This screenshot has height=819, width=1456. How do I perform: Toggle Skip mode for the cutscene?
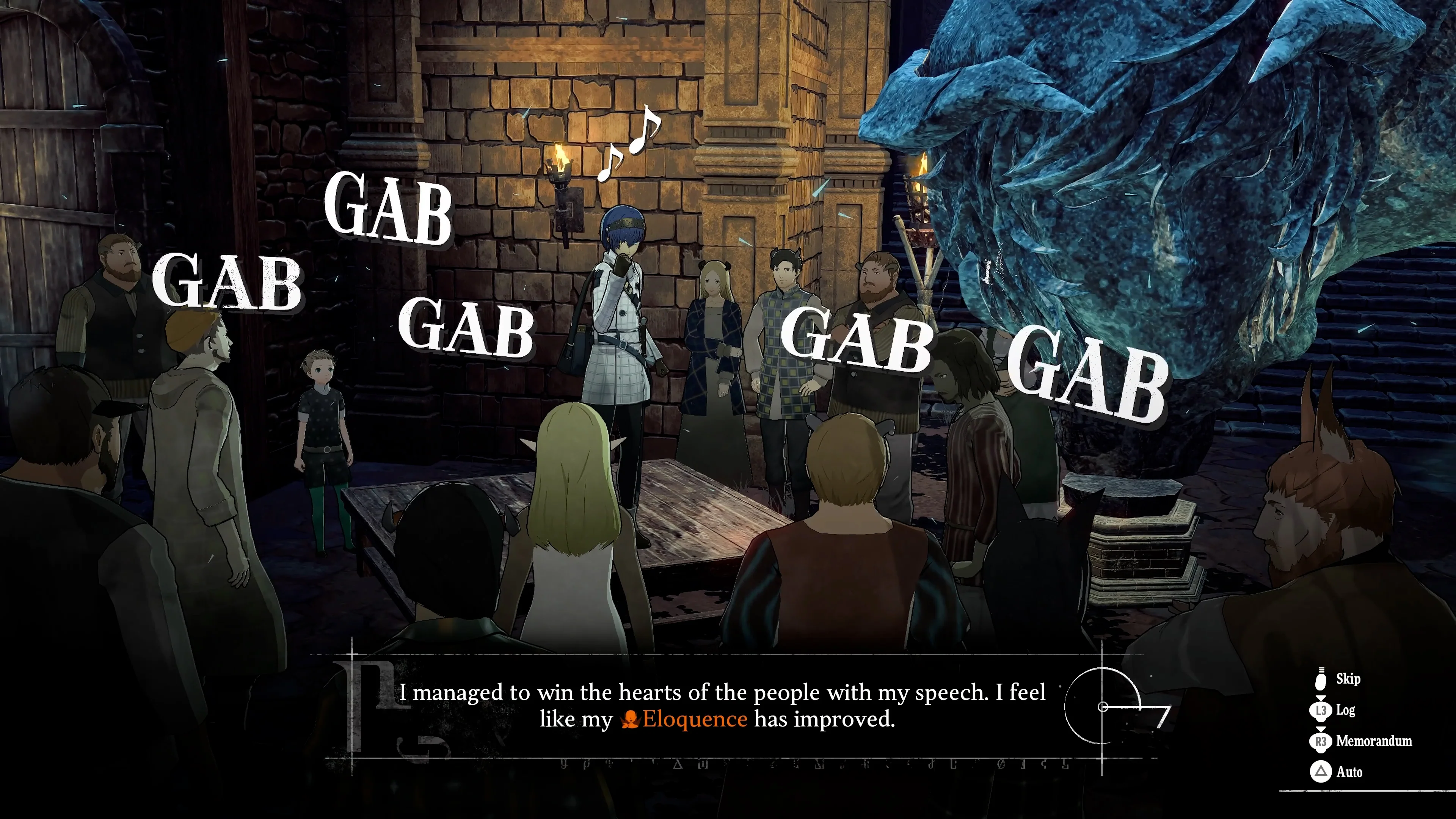pyautogui.click(x=1349, y=678)
